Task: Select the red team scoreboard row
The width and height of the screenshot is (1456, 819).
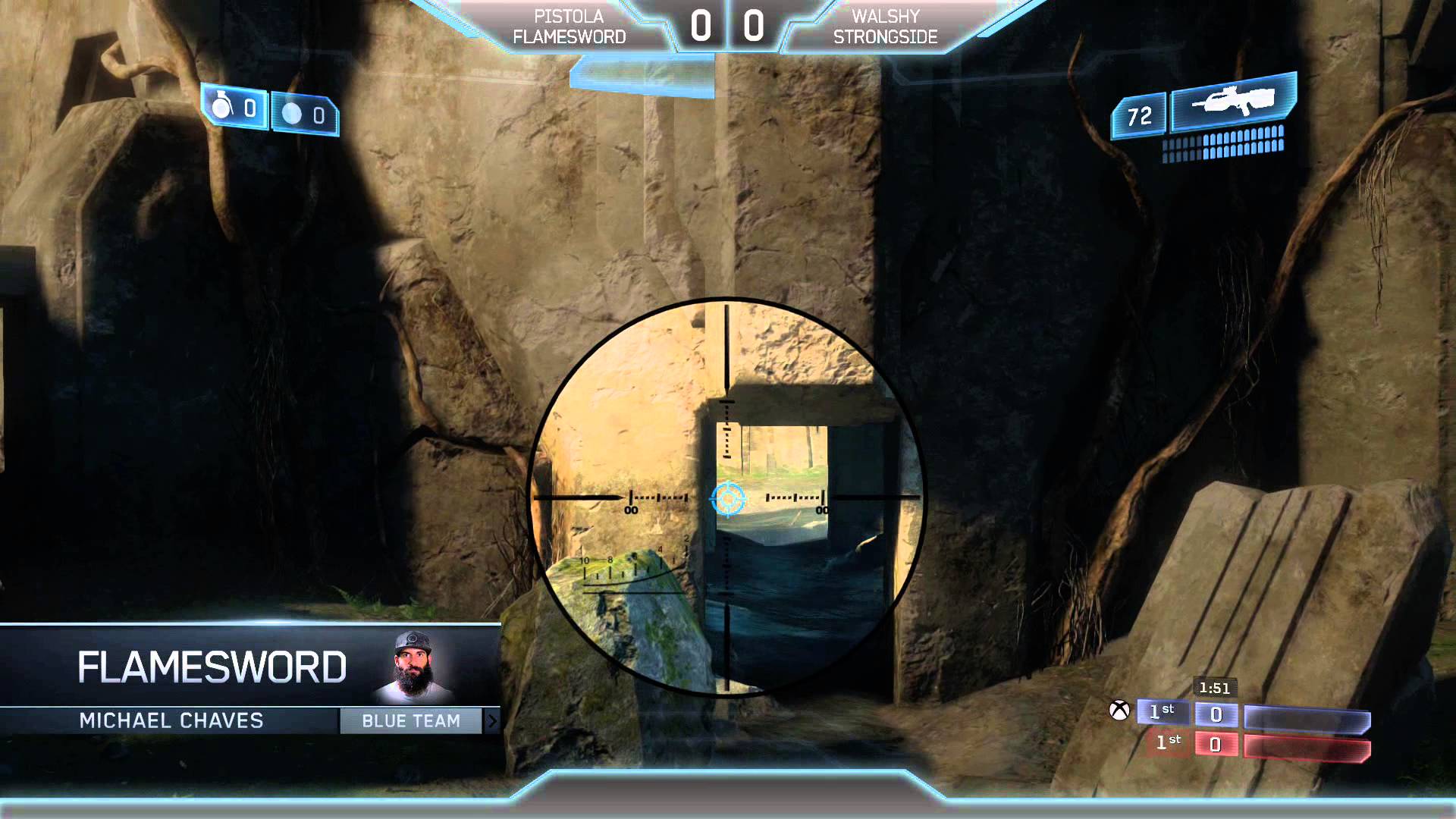Action: pyautogui.click(x=1260, y=745)
